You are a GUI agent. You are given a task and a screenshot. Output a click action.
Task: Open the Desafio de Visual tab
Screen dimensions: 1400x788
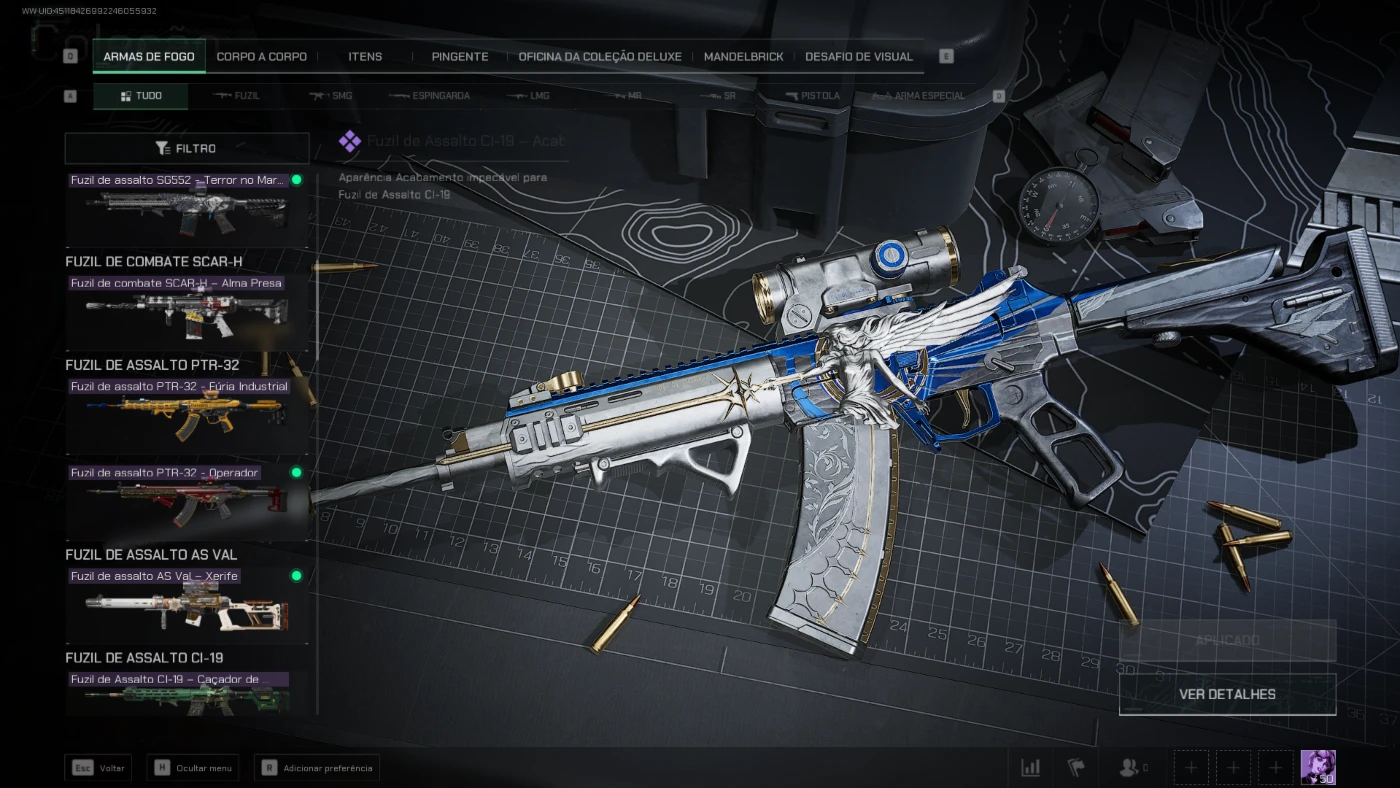click(x=858, y=57)
